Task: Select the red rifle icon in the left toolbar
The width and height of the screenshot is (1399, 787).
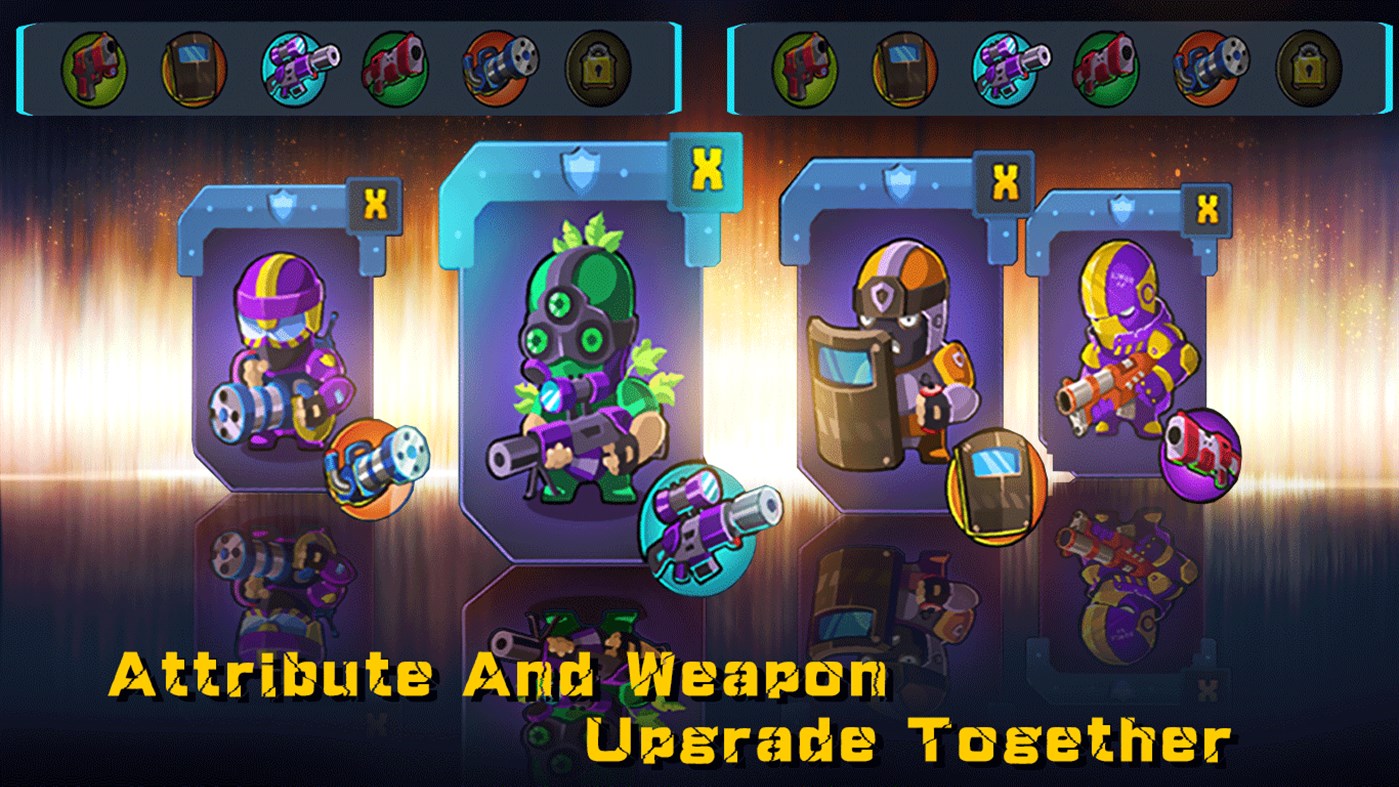Action: [x=394, y=67]
